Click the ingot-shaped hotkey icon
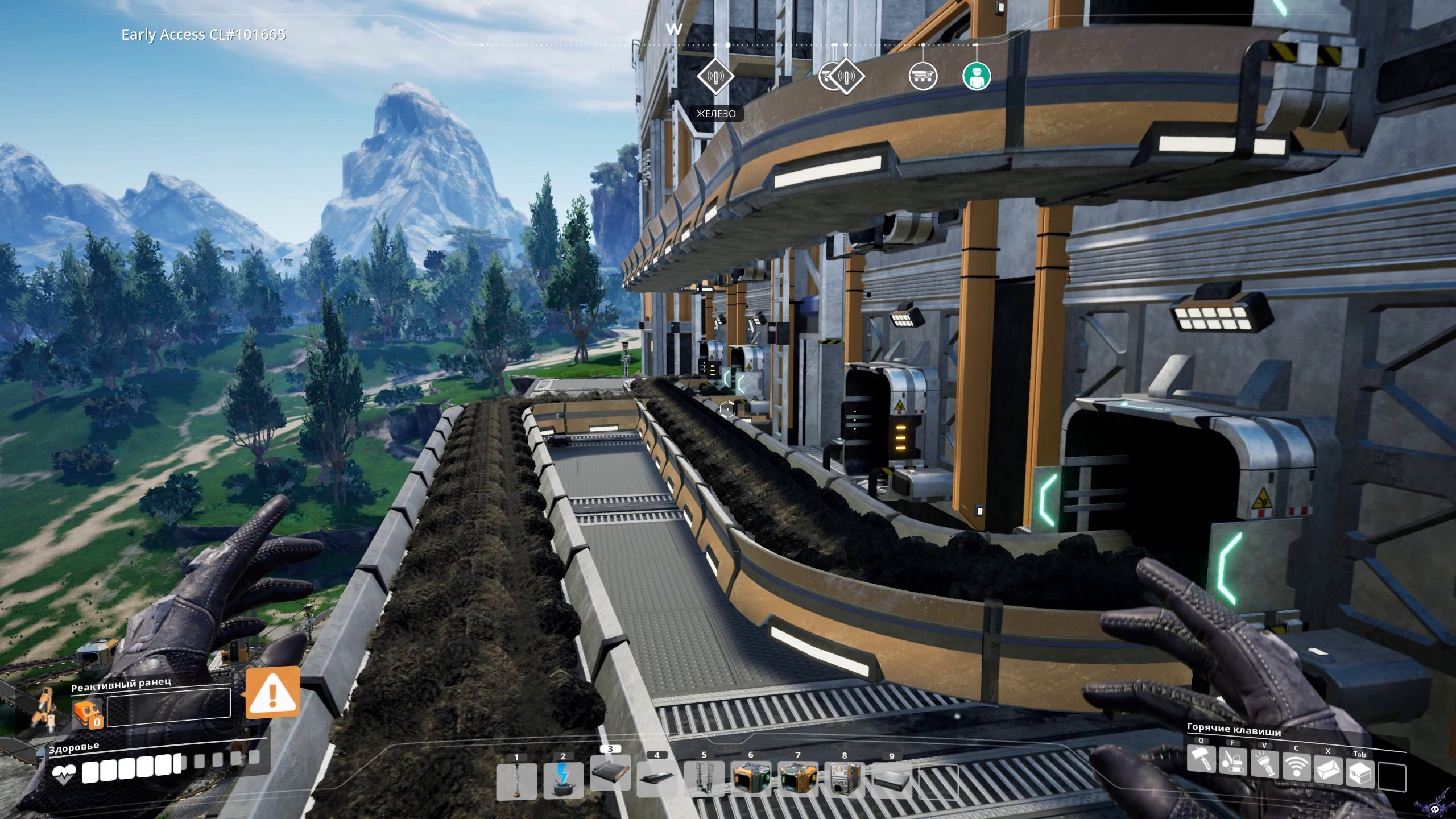 pyautogui.click(x=1328, y=774)
